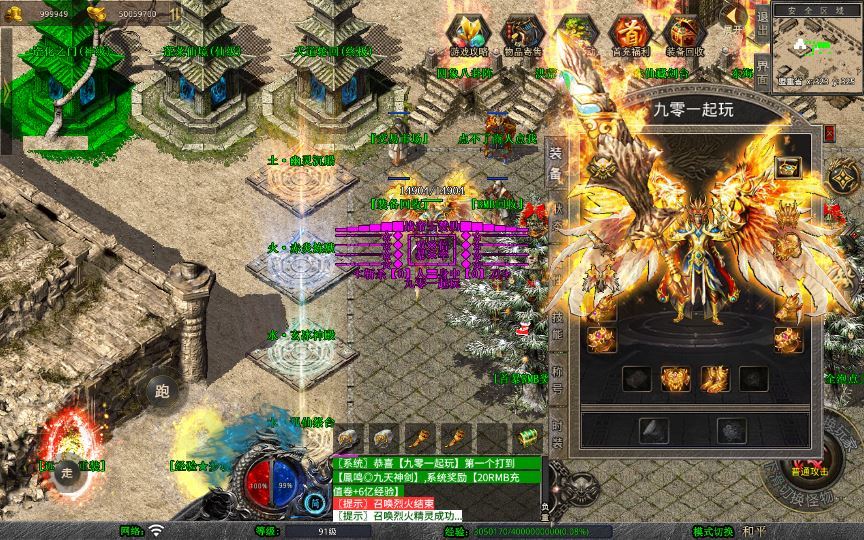Screen dimensions: 864x540
Task: Close the character equipment panel
Action: coord(829,132)
